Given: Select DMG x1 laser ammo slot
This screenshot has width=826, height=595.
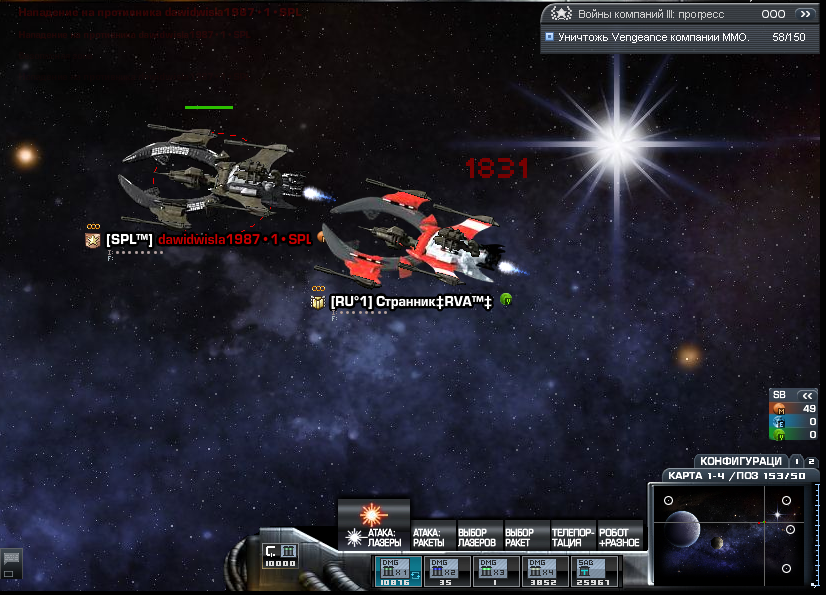Looking at the screenshot, I should (397, 571).
